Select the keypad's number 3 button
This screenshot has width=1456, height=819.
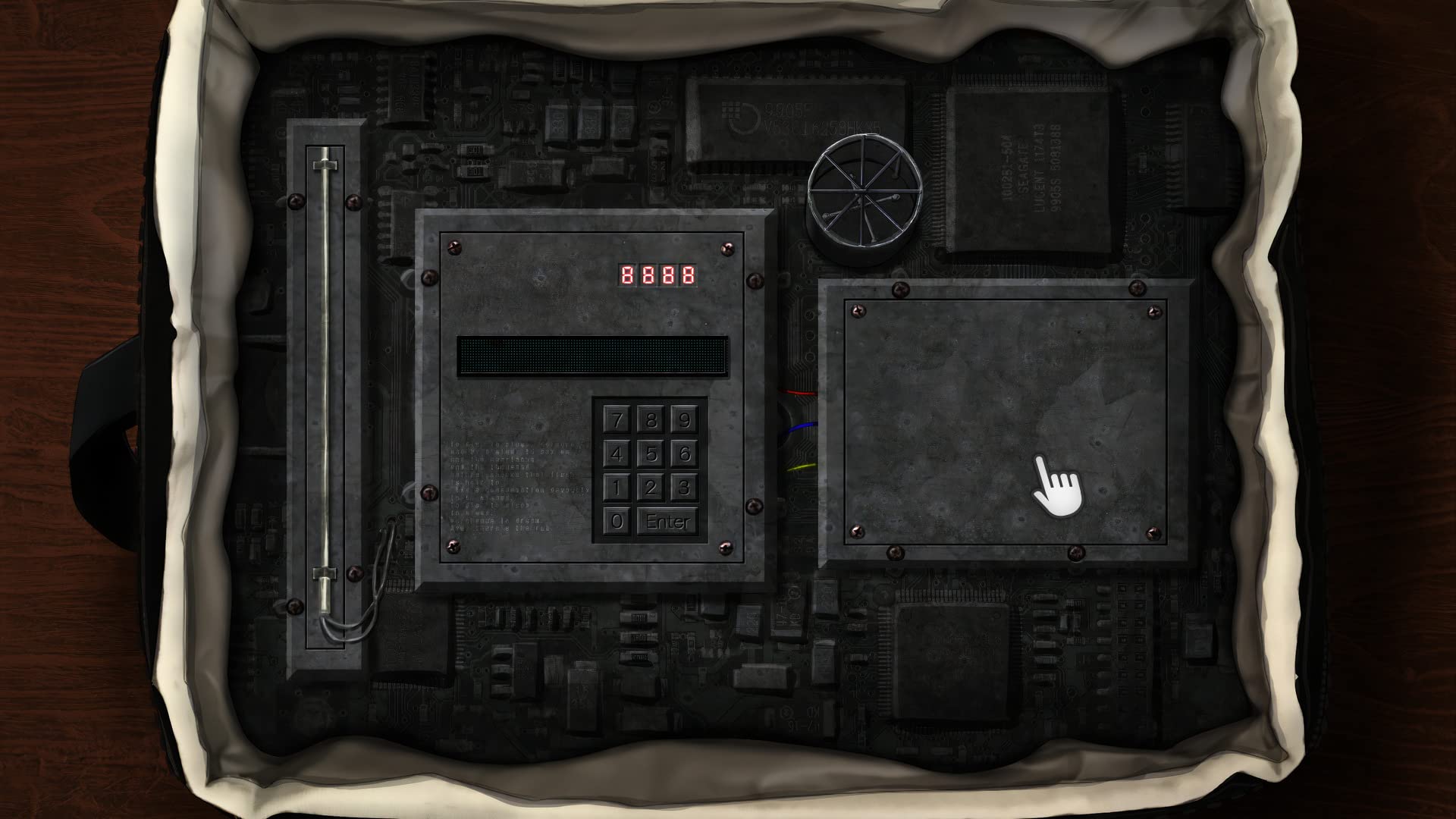pos(684,488)
